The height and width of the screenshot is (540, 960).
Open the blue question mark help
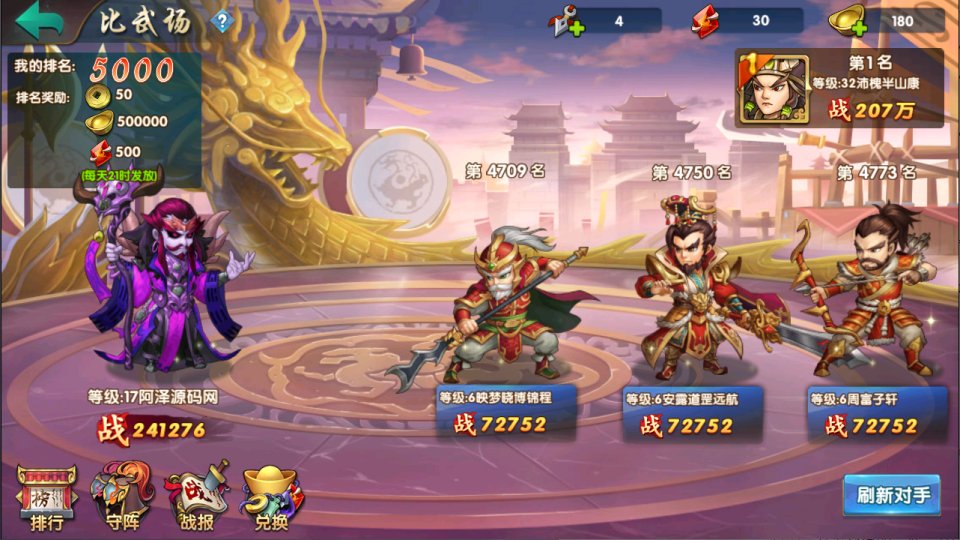[222, 21]
